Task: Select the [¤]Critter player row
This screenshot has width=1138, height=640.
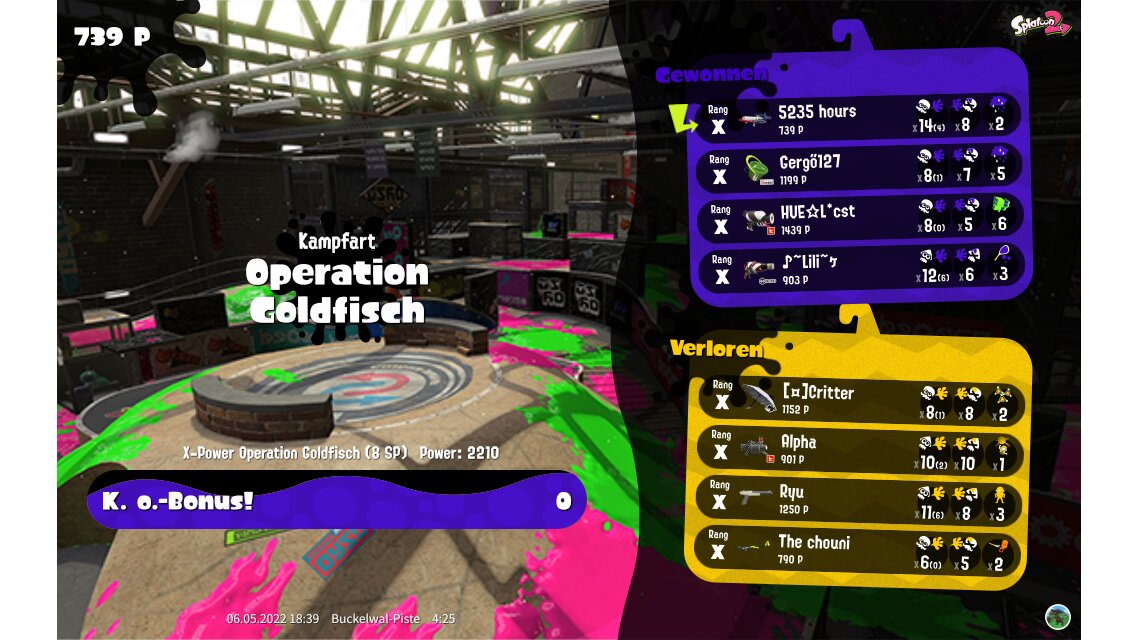Action: 860,400
